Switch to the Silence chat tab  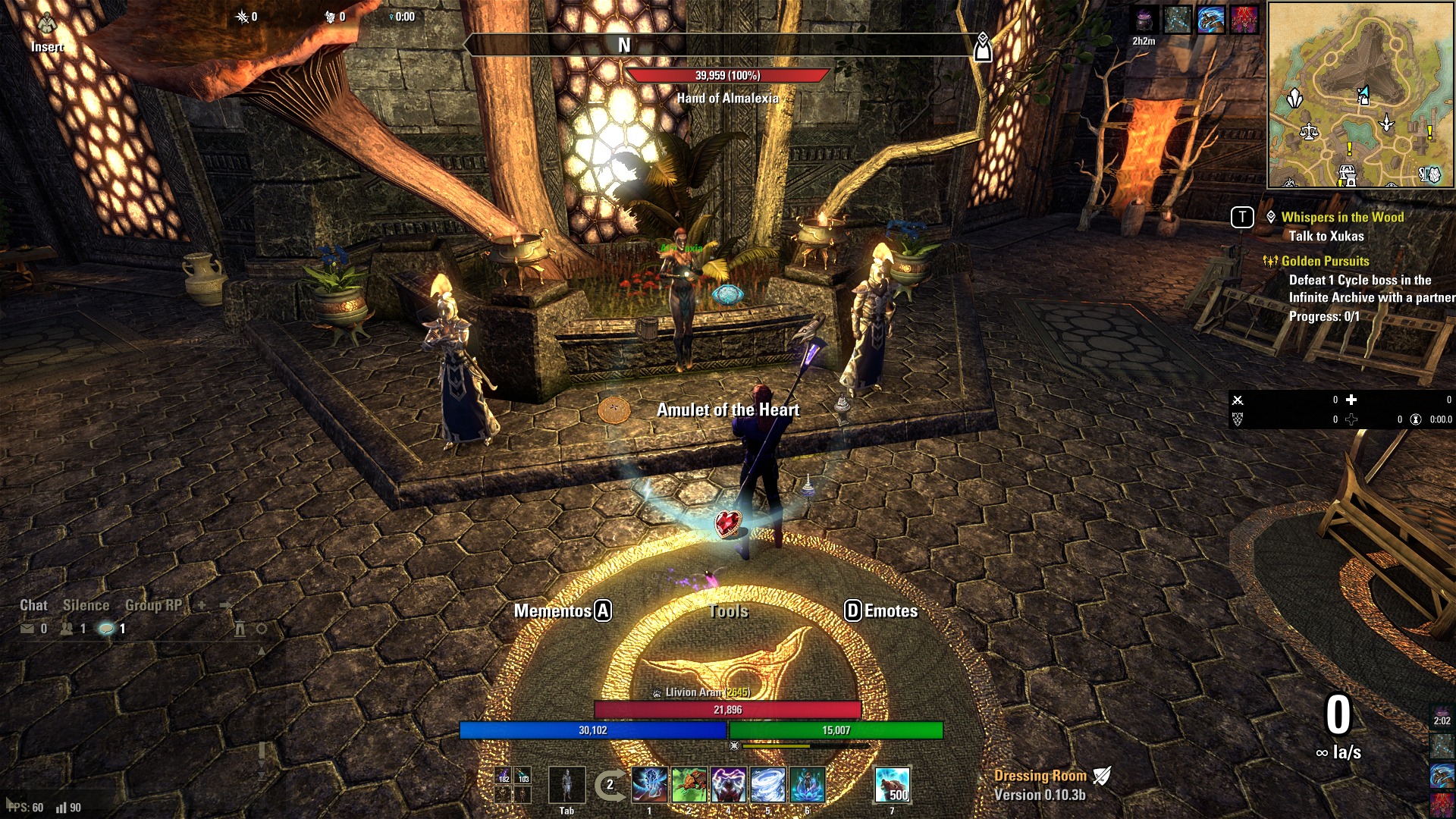86,605
